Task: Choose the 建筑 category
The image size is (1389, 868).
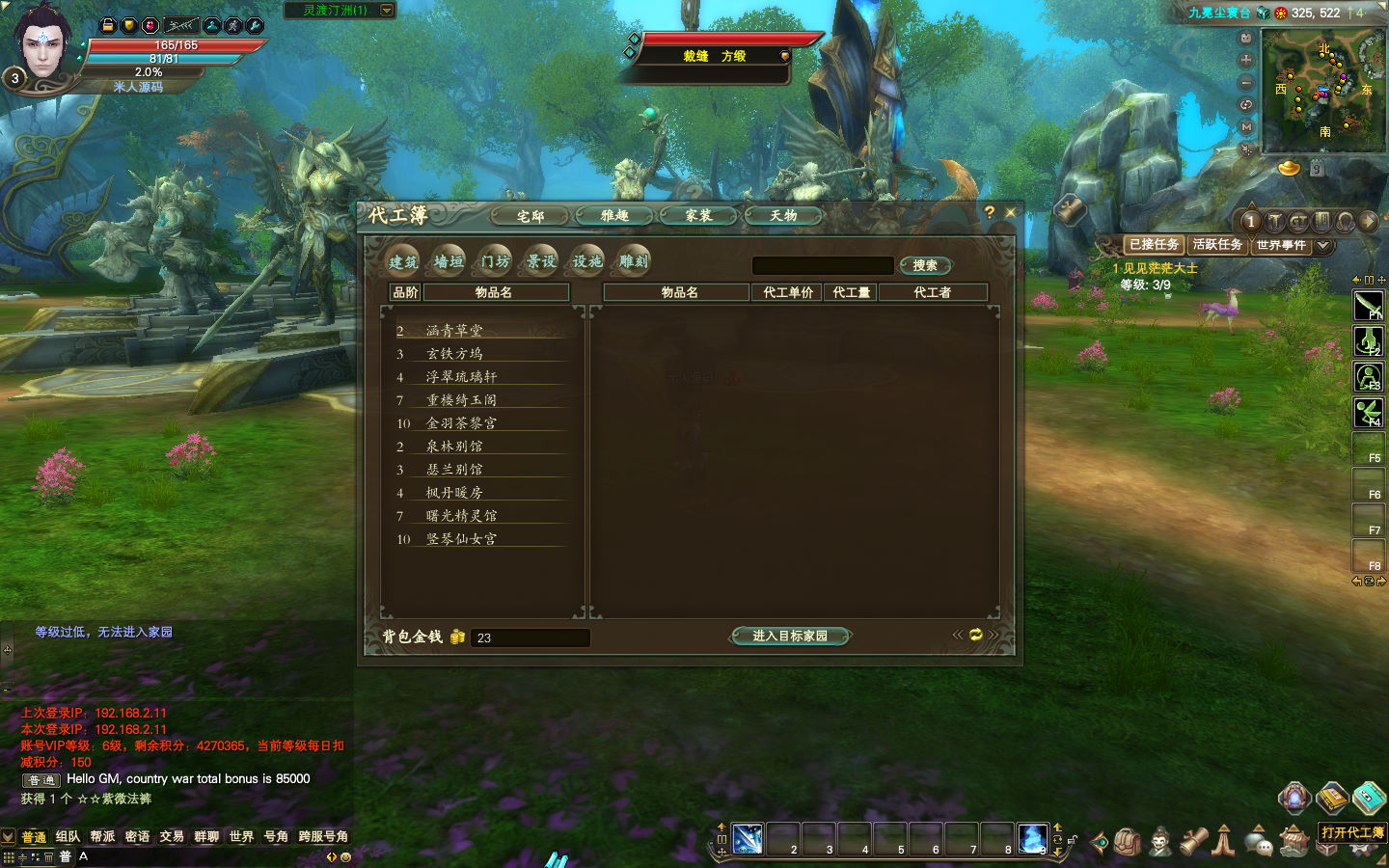Action: (403, 261)
